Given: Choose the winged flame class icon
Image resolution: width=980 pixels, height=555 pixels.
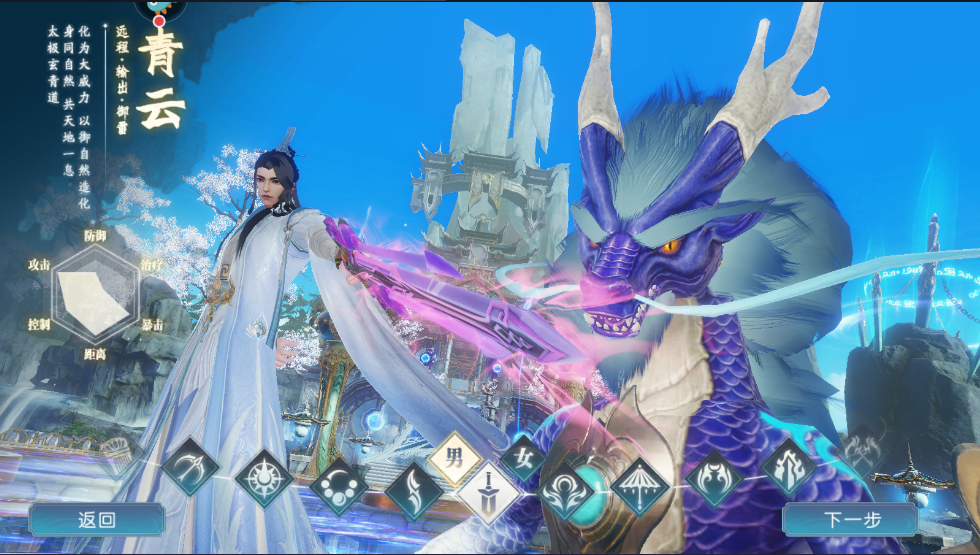Looking at the screenshot, I should point(715,476).
